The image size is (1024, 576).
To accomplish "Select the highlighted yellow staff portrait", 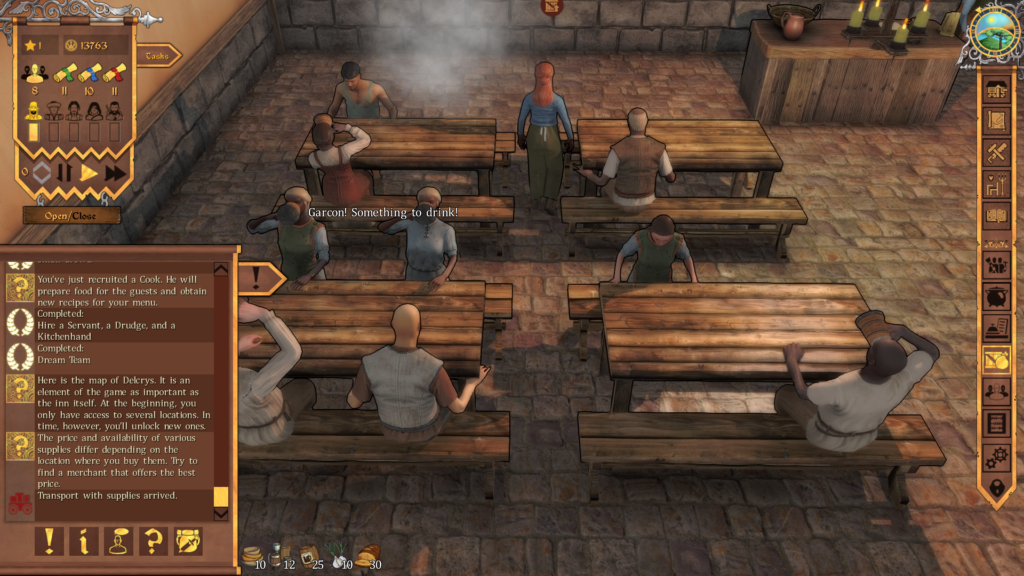I will (35, 109).
